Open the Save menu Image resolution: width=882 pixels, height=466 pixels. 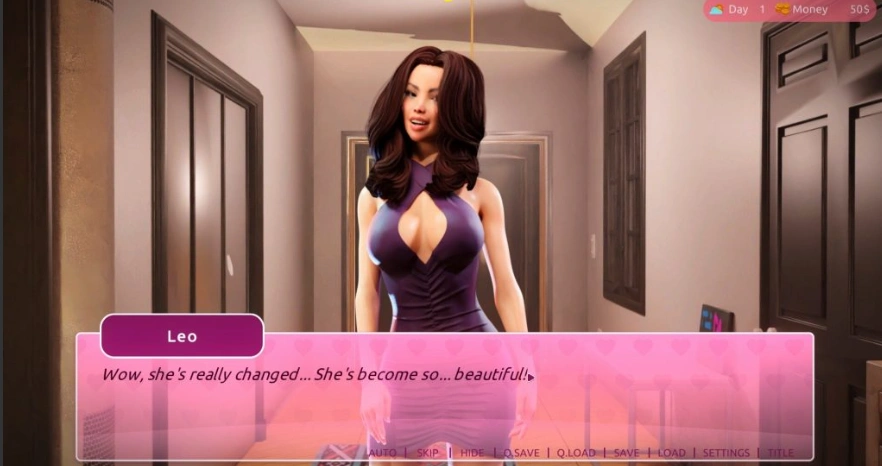point(626,453)
